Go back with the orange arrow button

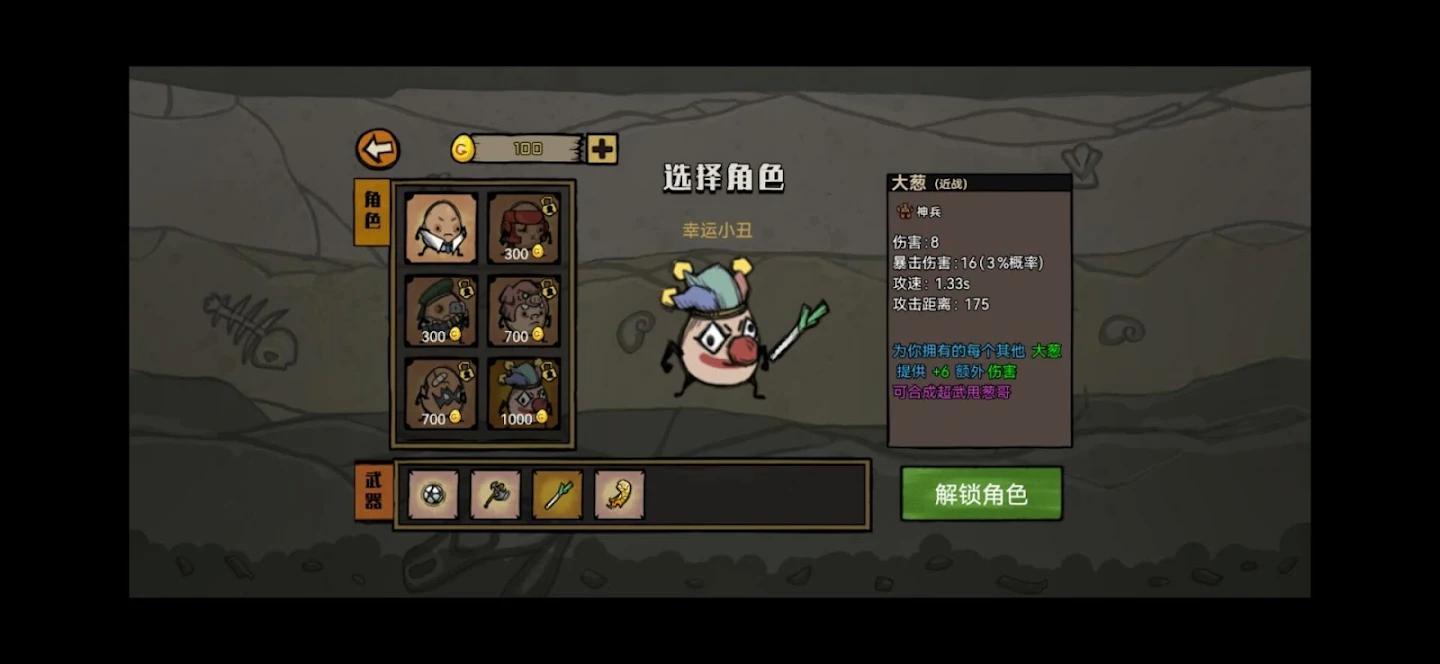378,150
